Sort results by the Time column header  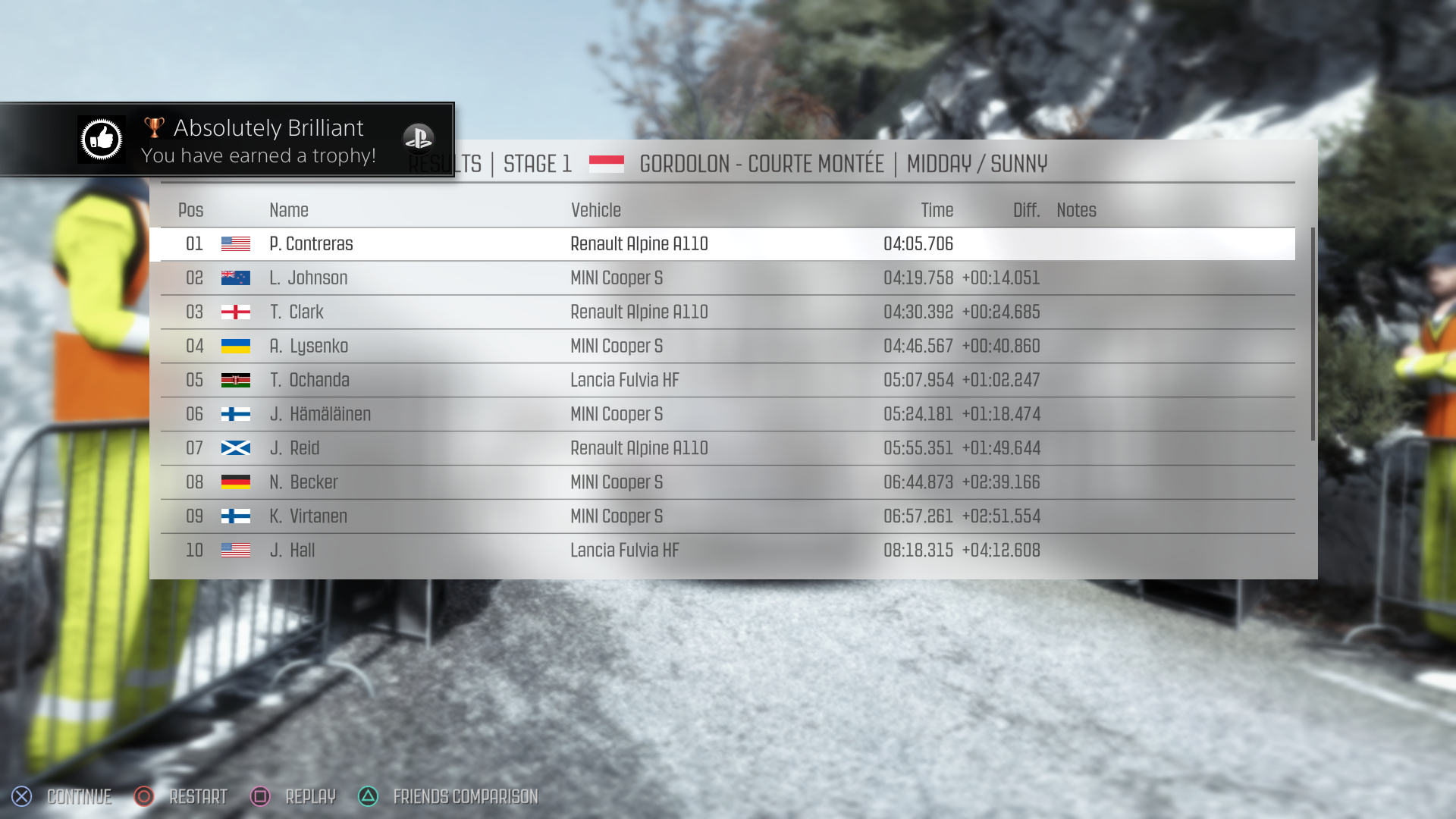point(937,210)
